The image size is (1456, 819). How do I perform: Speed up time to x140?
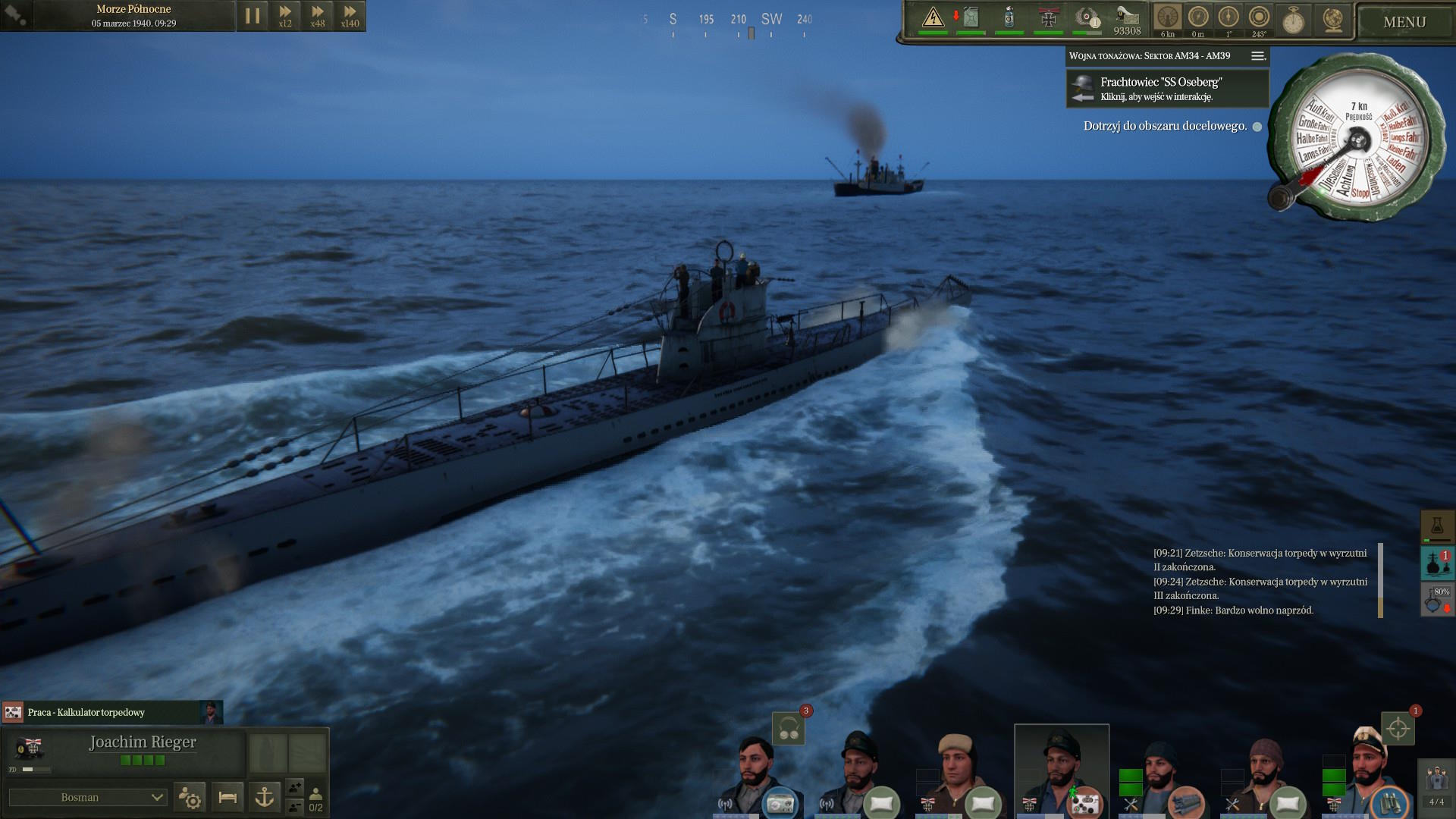coord(350,16)
